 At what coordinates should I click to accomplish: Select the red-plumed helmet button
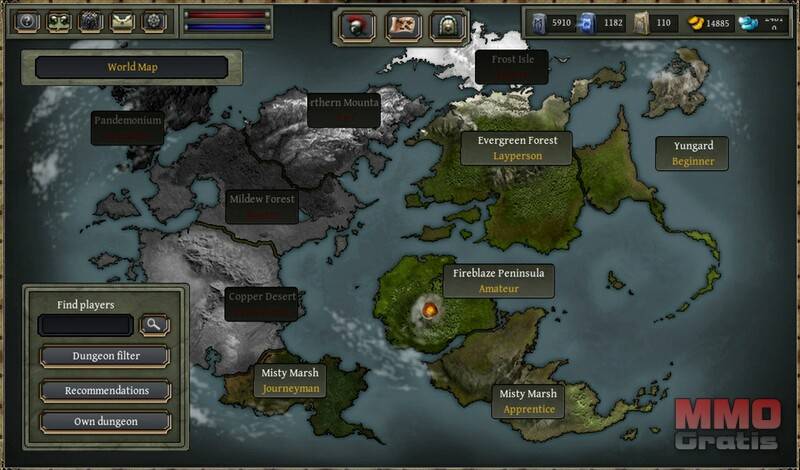[x=357, y=25]
